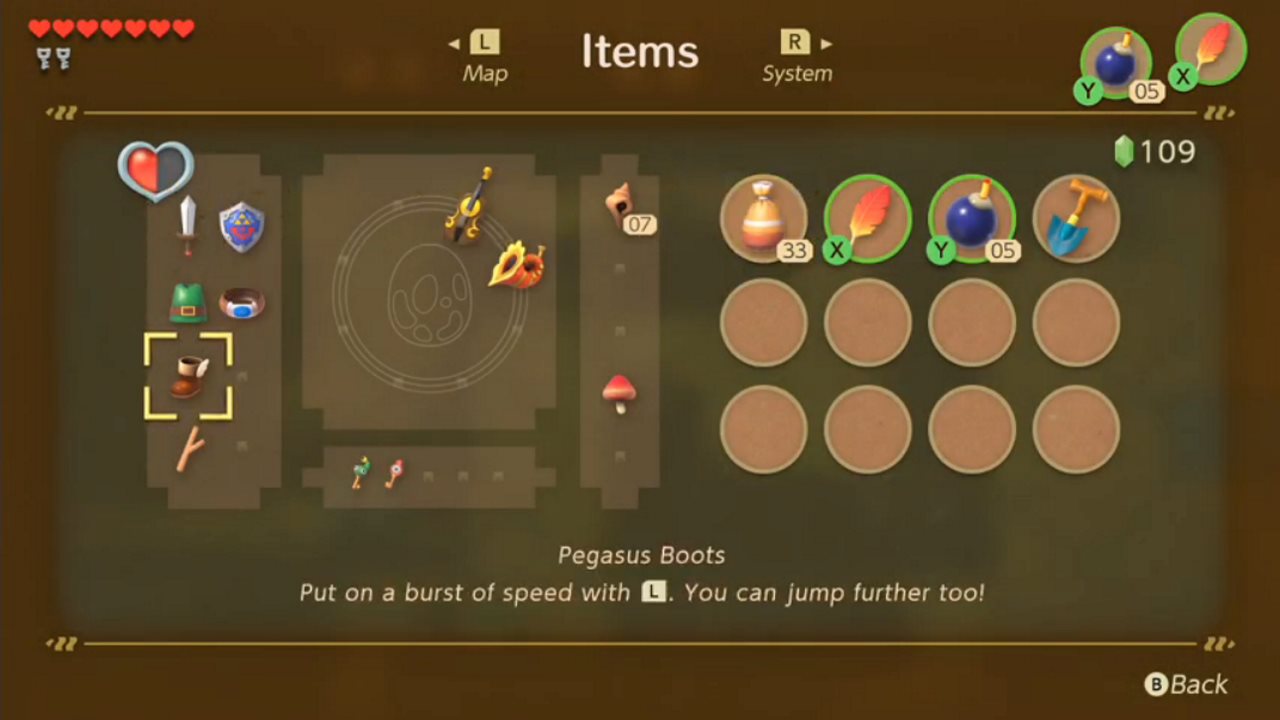
Task: Click the violin instrument on the circle
Action: pos(470,213)
